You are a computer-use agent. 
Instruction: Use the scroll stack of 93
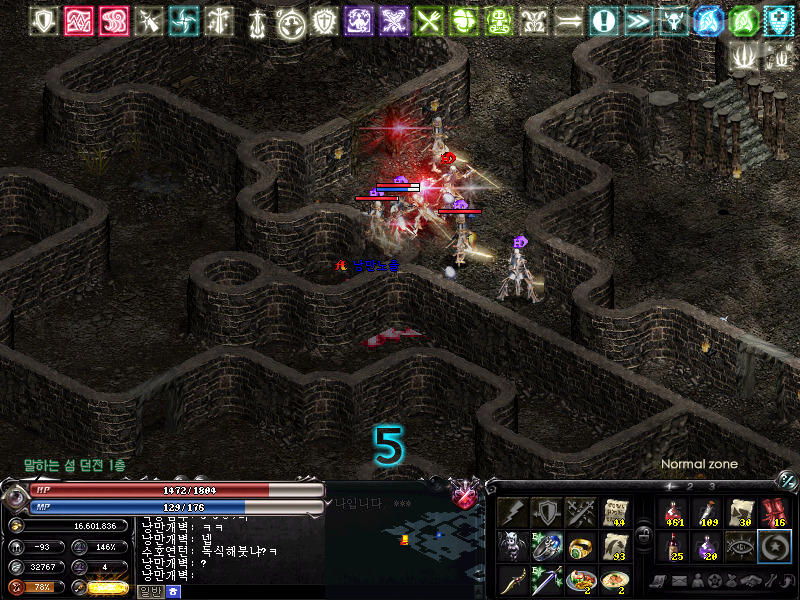[615, 547]
